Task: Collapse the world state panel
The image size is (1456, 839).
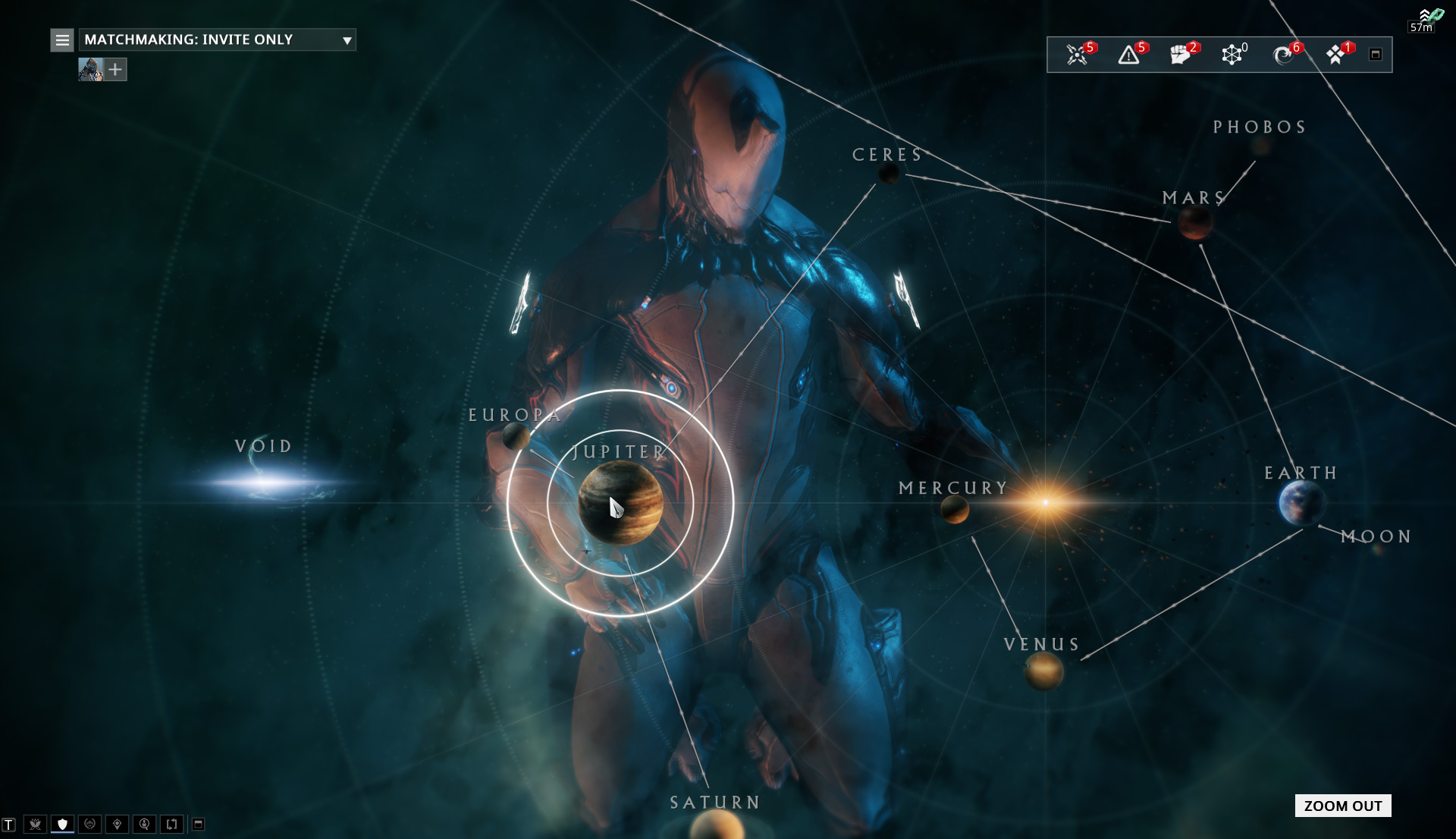Action: [x=1376, y=55]
